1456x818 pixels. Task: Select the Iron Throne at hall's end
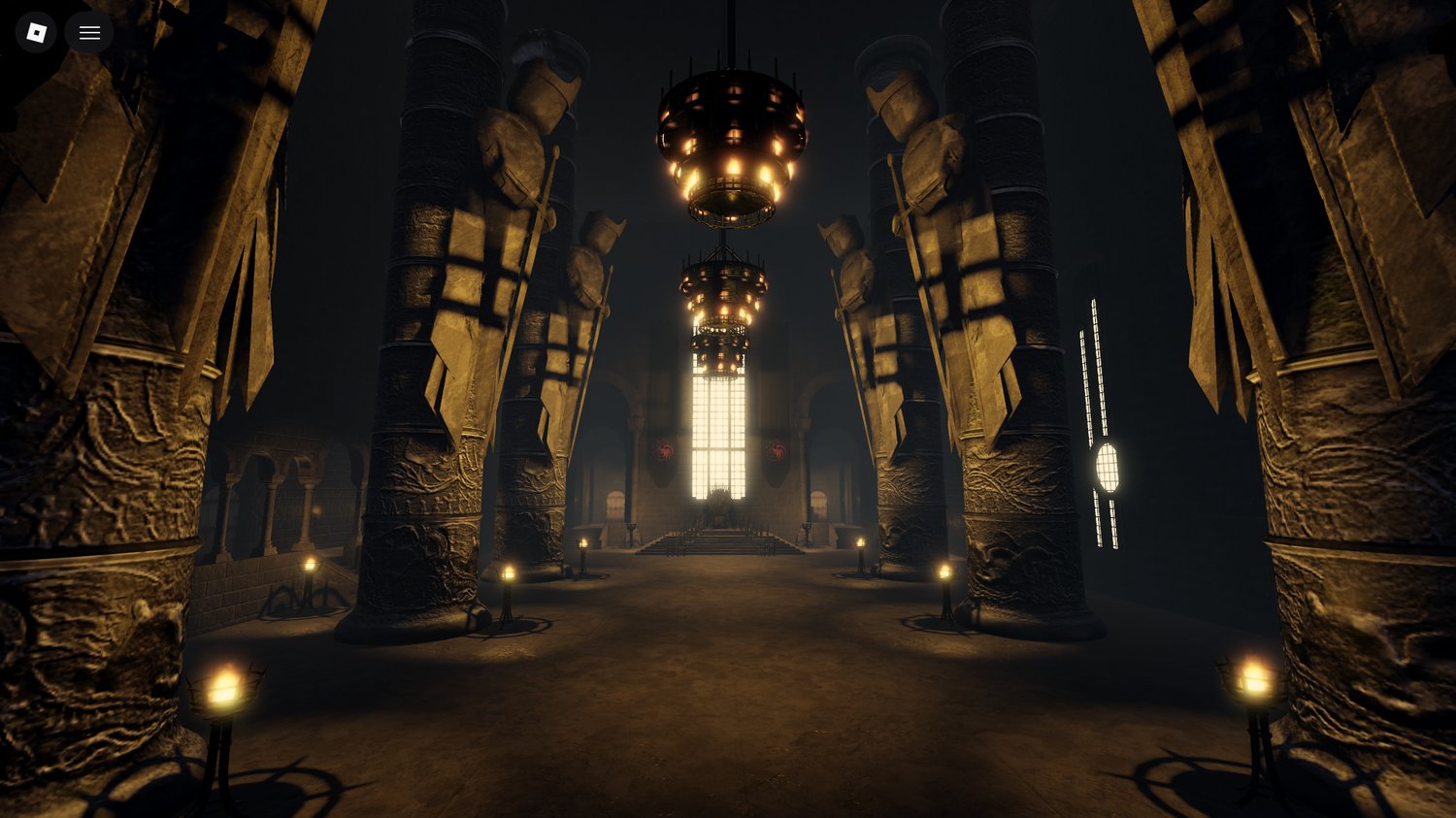click(x=718, y=509)
